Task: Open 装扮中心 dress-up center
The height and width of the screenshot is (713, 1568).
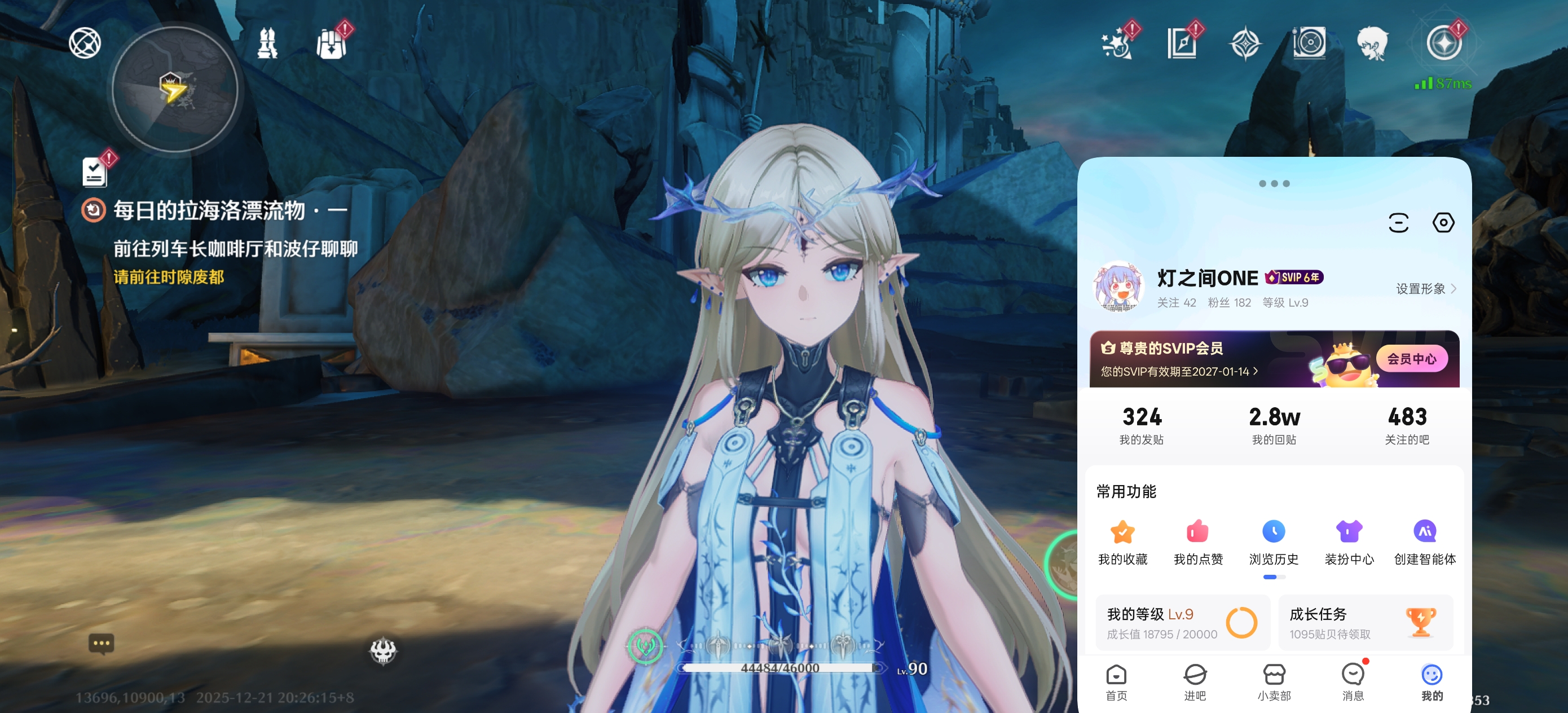Action: click(x=1349, y=542)
